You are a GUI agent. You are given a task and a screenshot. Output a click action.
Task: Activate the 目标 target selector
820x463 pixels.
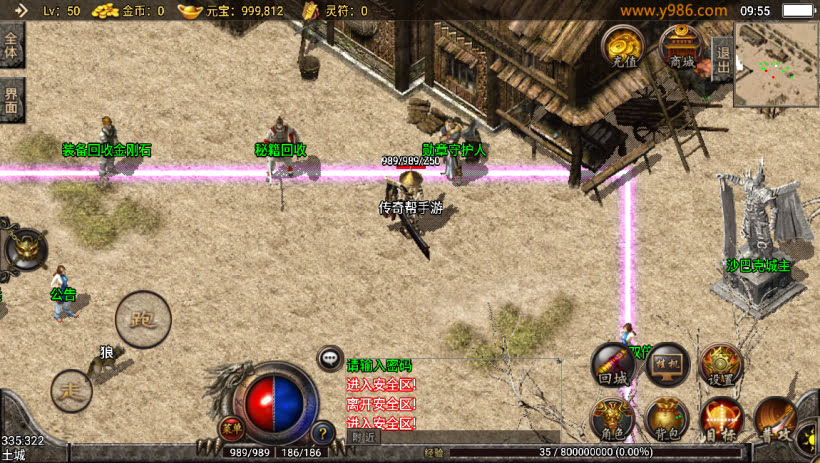tap(720, 418)
